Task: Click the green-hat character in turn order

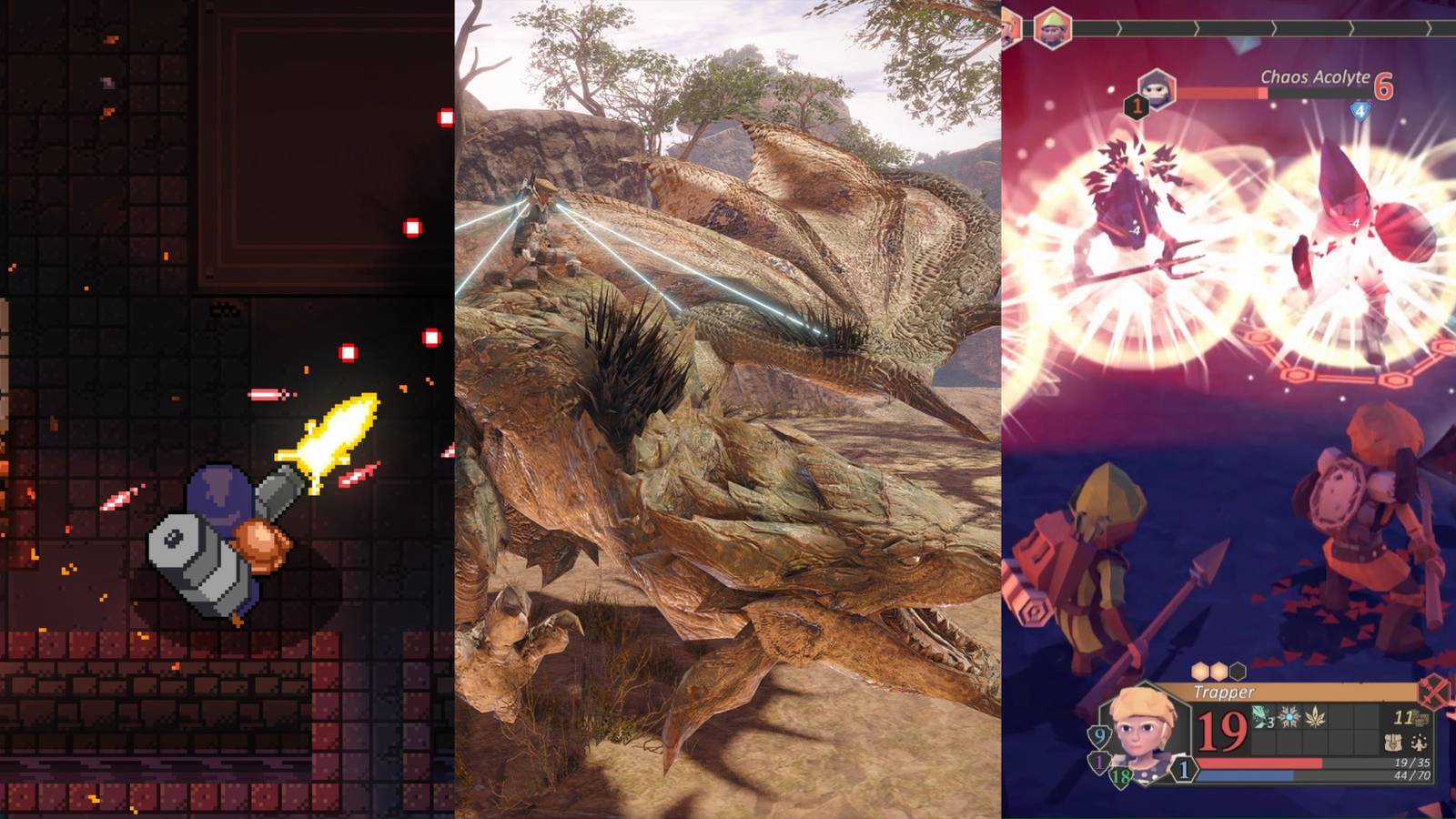Action: [x=1052, y=28]
